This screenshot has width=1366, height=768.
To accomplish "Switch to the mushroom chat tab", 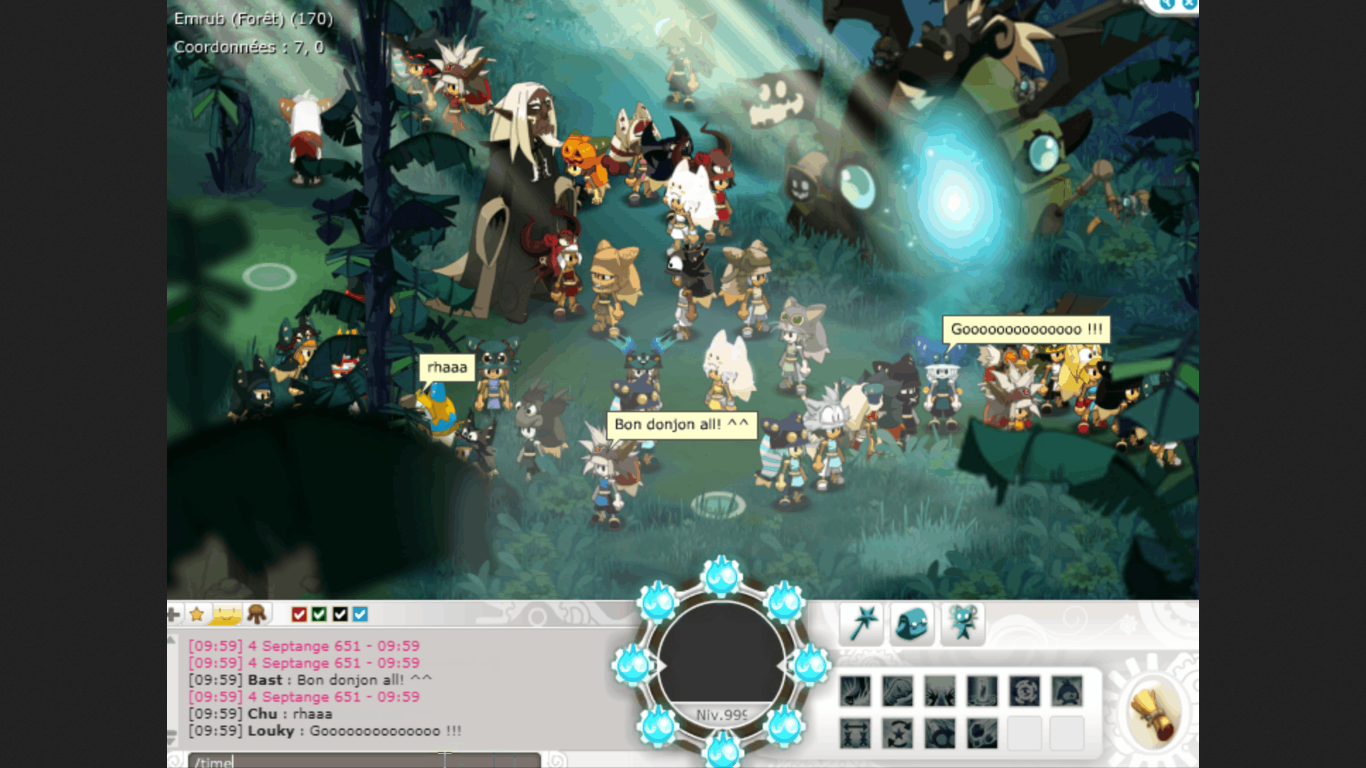I will (258, 615).
